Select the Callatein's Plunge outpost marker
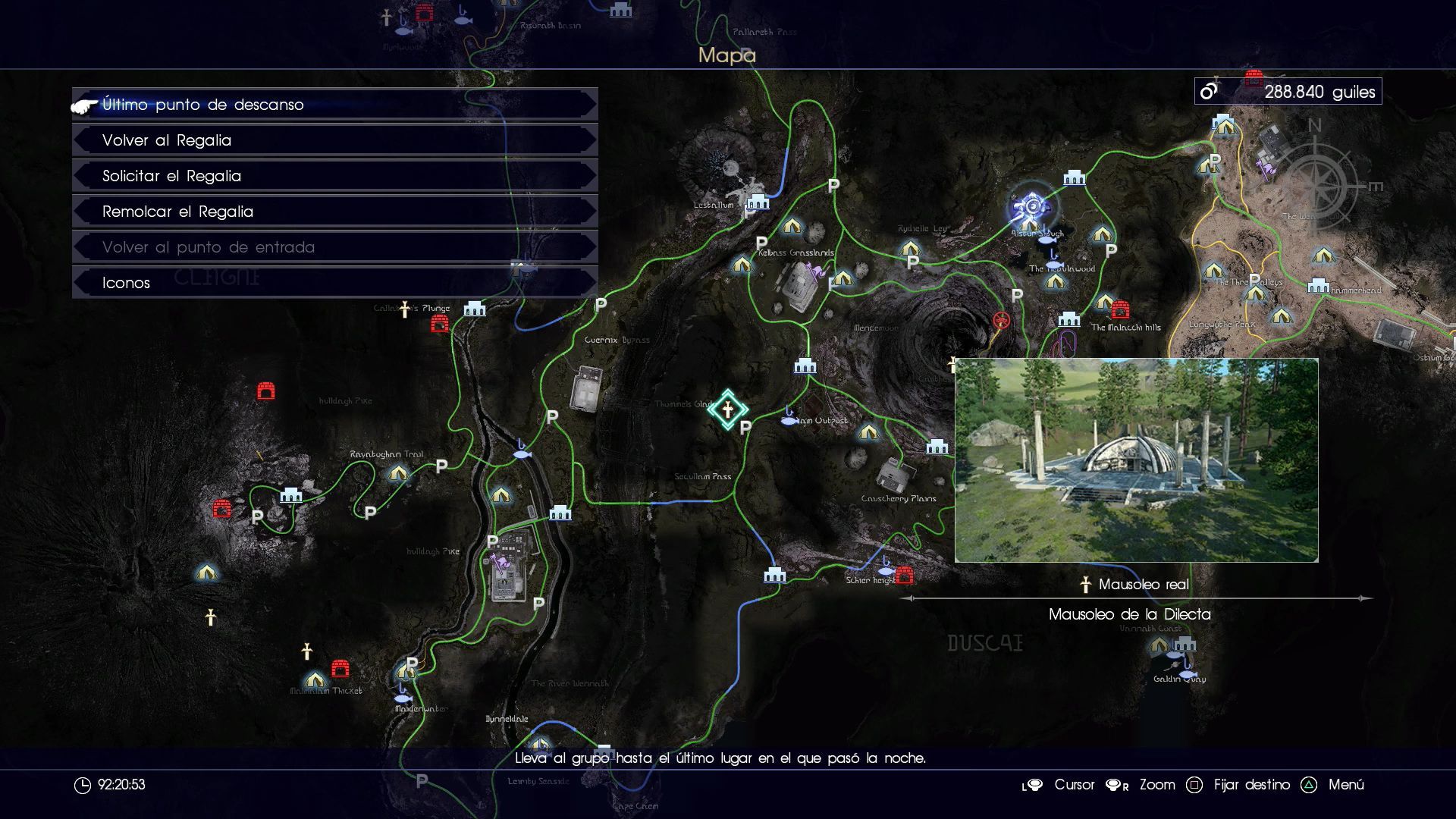This screenshot has width=1456, height=819. [475, 309]
